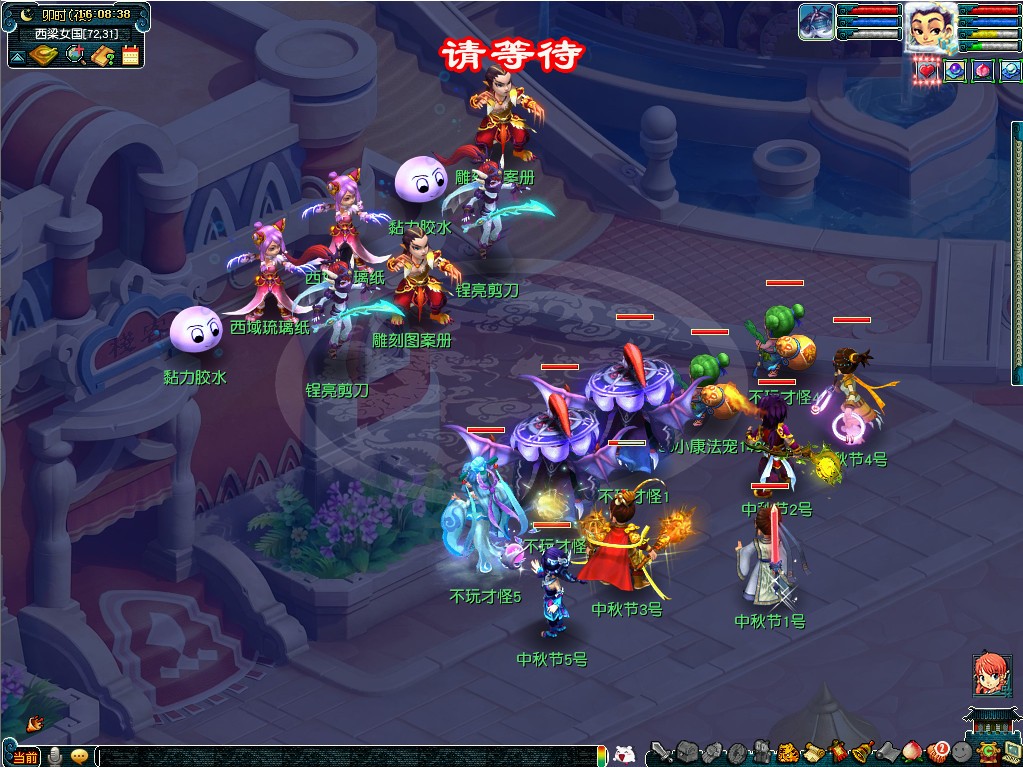Switch the 当前 chat channel button
Viewport: 1023px width, 767px height.
pos(26,756)
